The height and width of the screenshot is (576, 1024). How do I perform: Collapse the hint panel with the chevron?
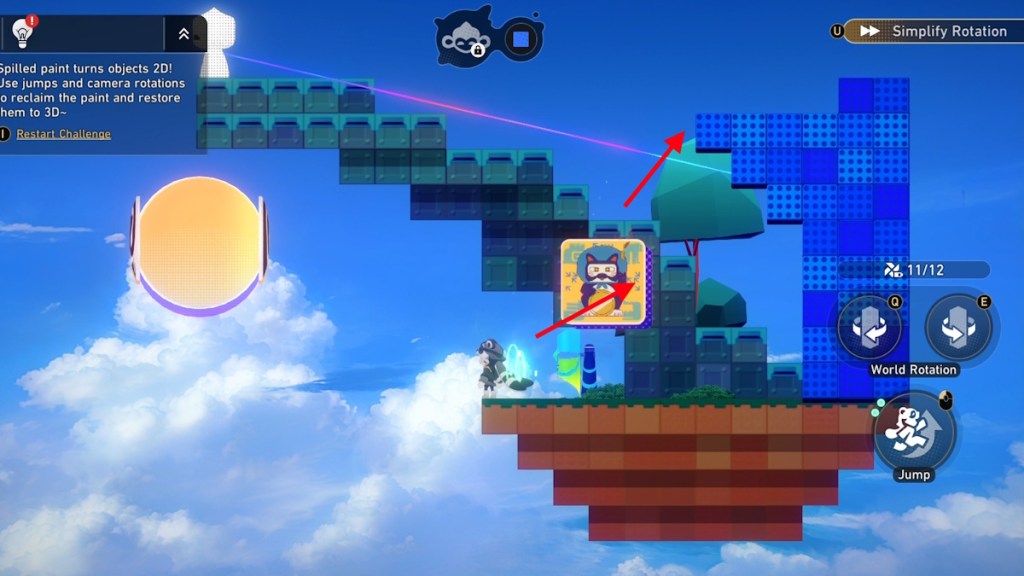point(184,33)
